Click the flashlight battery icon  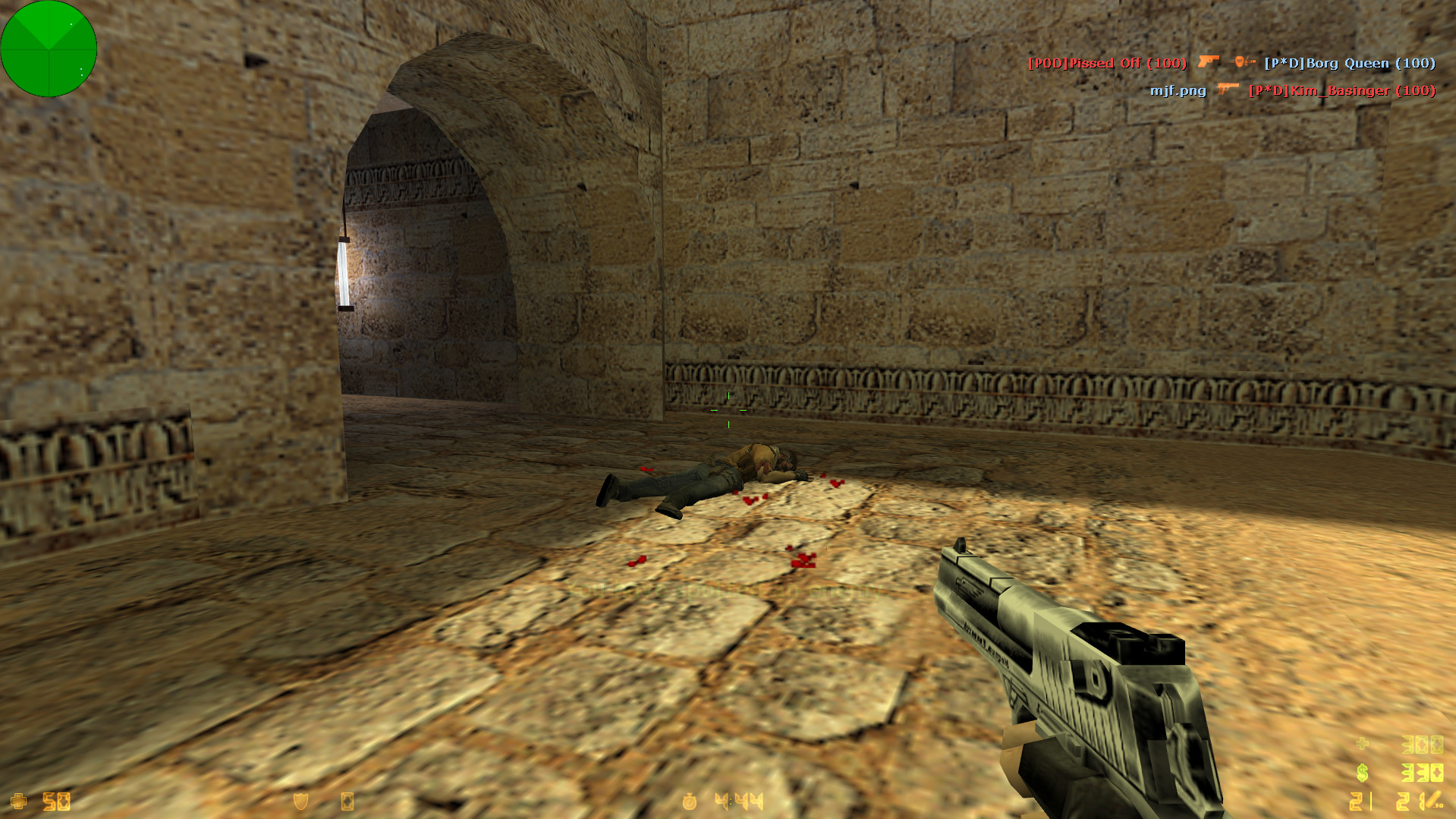click(347, 802)
